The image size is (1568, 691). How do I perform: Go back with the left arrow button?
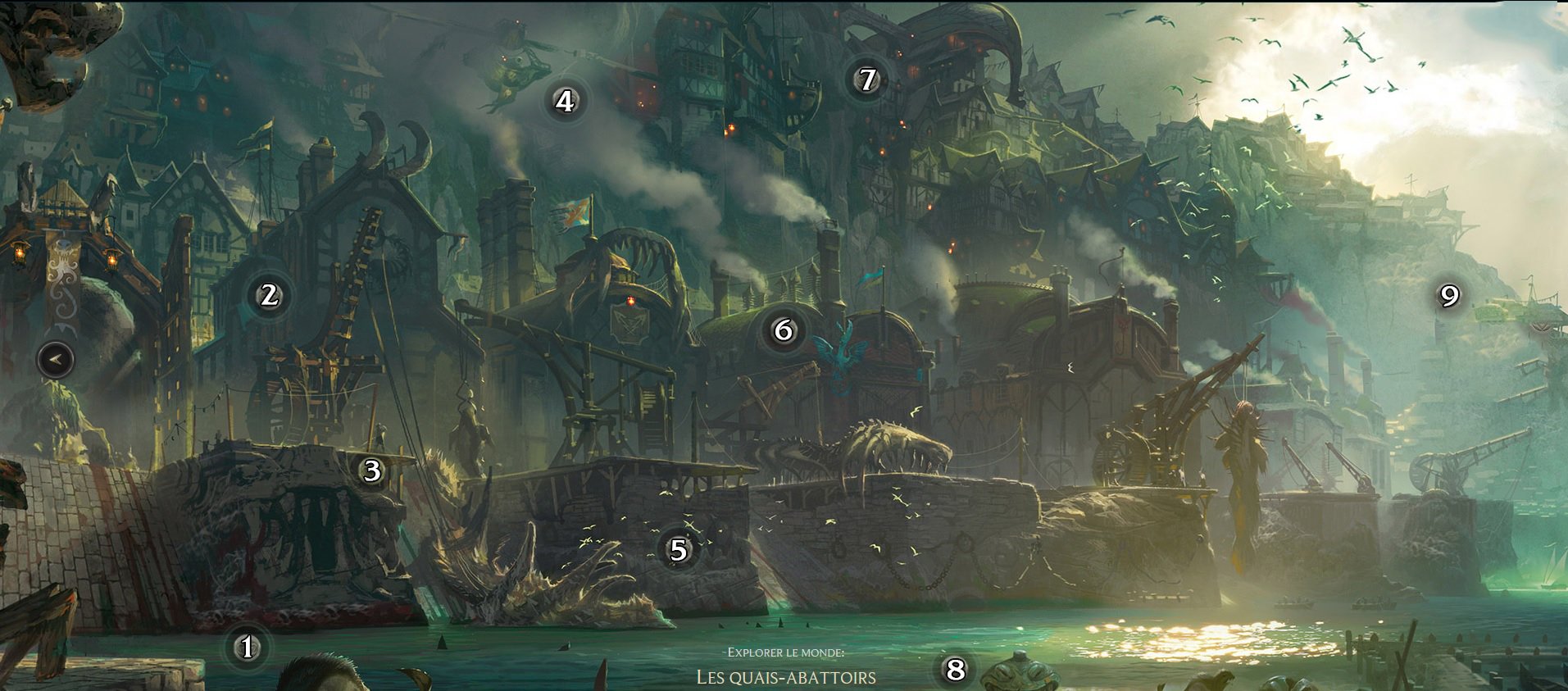(x=56, y=359)
